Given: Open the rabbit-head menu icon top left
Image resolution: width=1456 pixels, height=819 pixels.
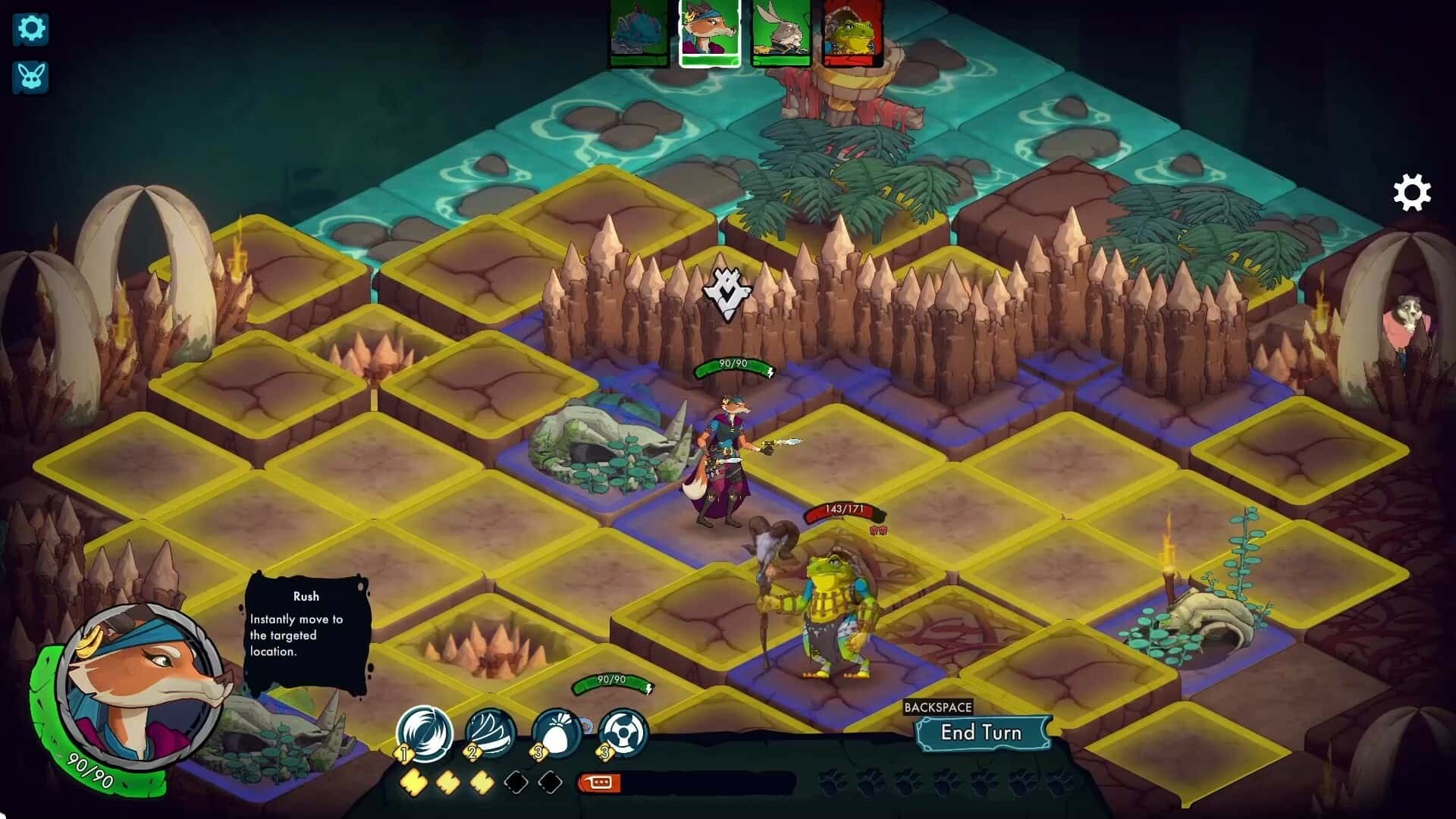Looking at the screenshot, I should (x=29, y=78).
